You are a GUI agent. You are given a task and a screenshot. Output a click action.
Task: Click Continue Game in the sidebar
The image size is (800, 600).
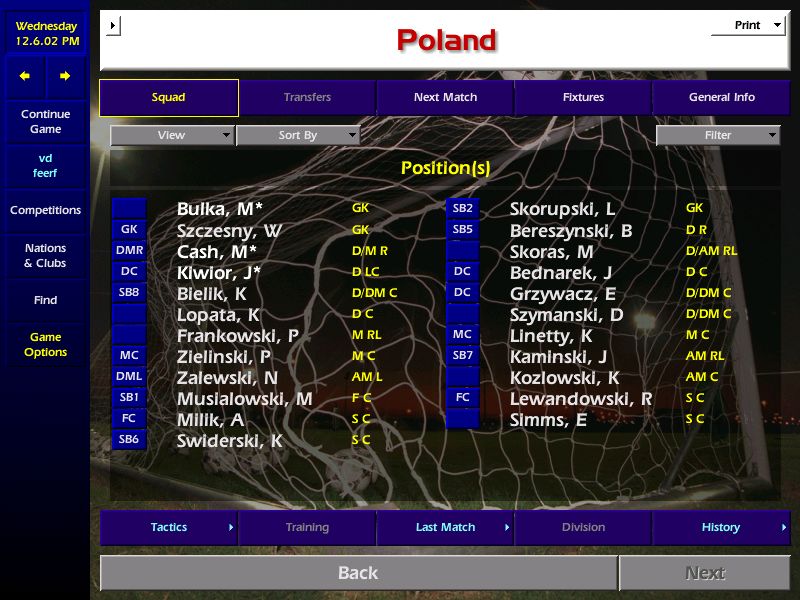coord(45,122)
